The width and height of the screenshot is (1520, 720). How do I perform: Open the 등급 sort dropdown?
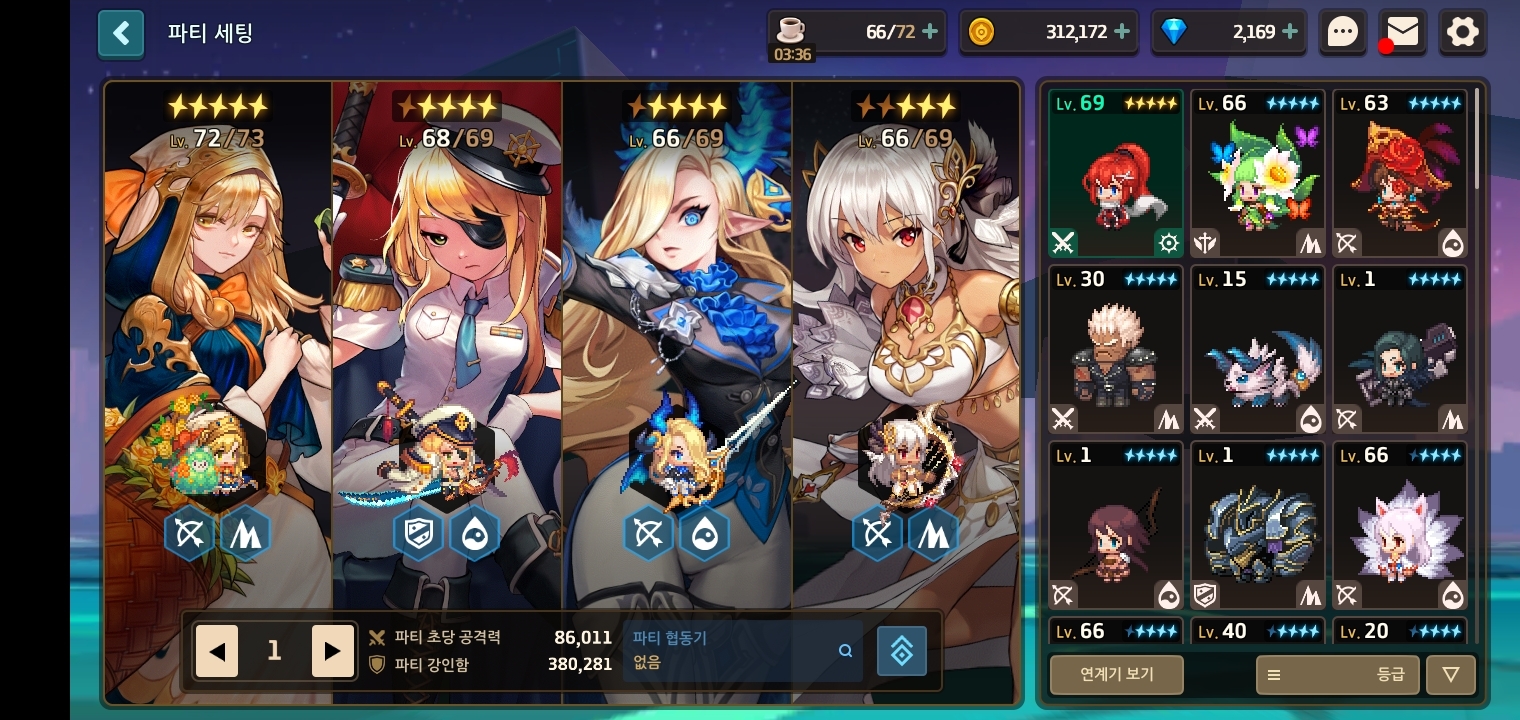pyautogui.click(x=1337, y=675)
